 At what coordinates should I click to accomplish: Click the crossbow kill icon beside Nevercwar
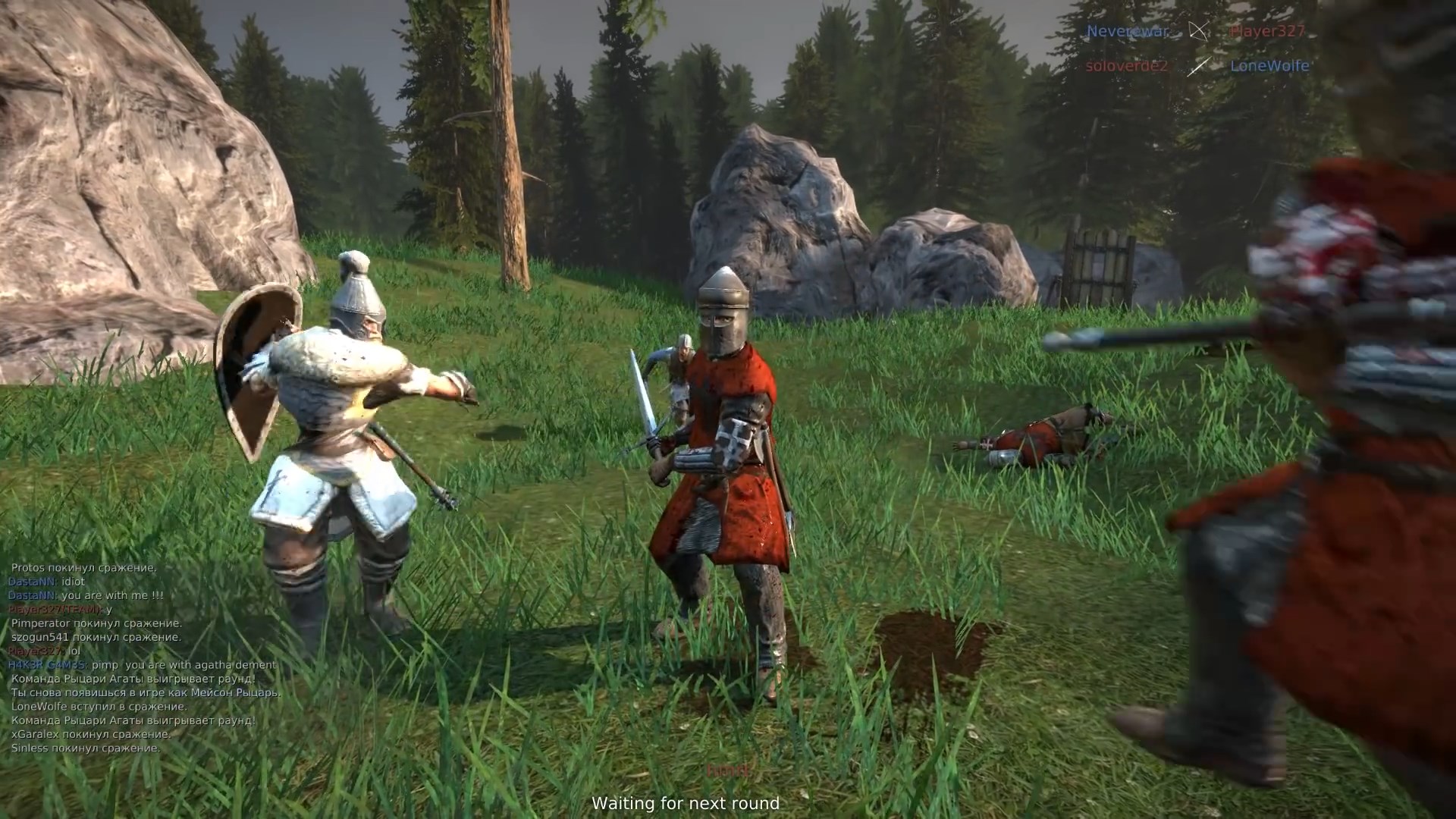click(1200, 32)
